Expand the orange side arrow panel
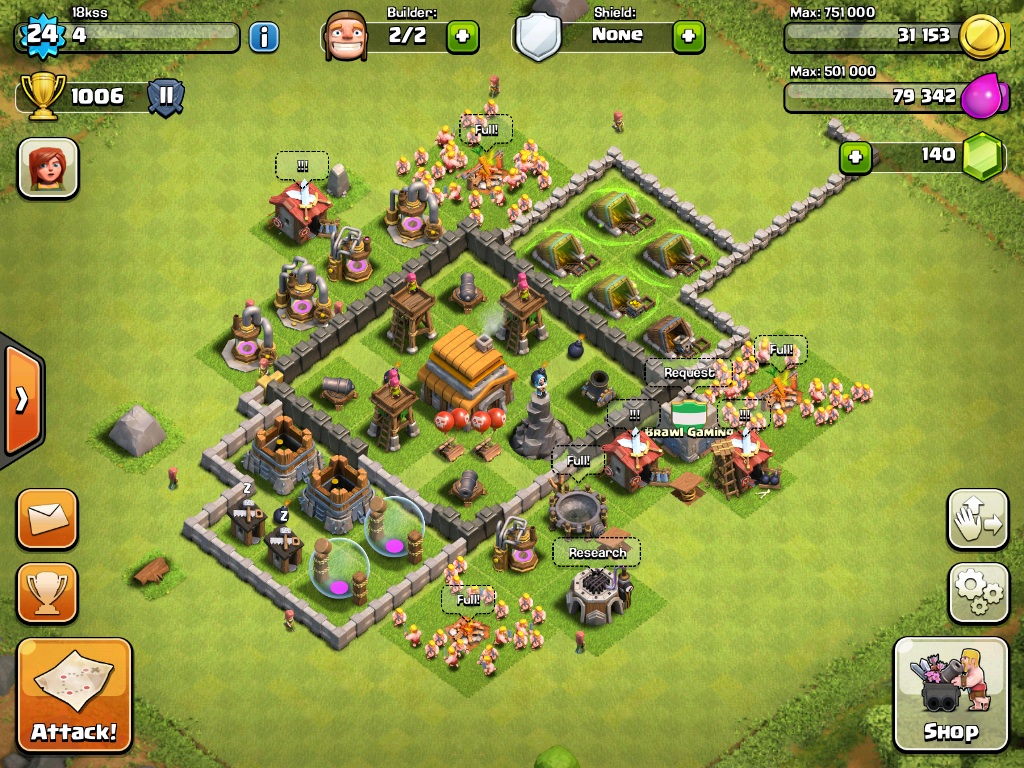 point(23,399)
